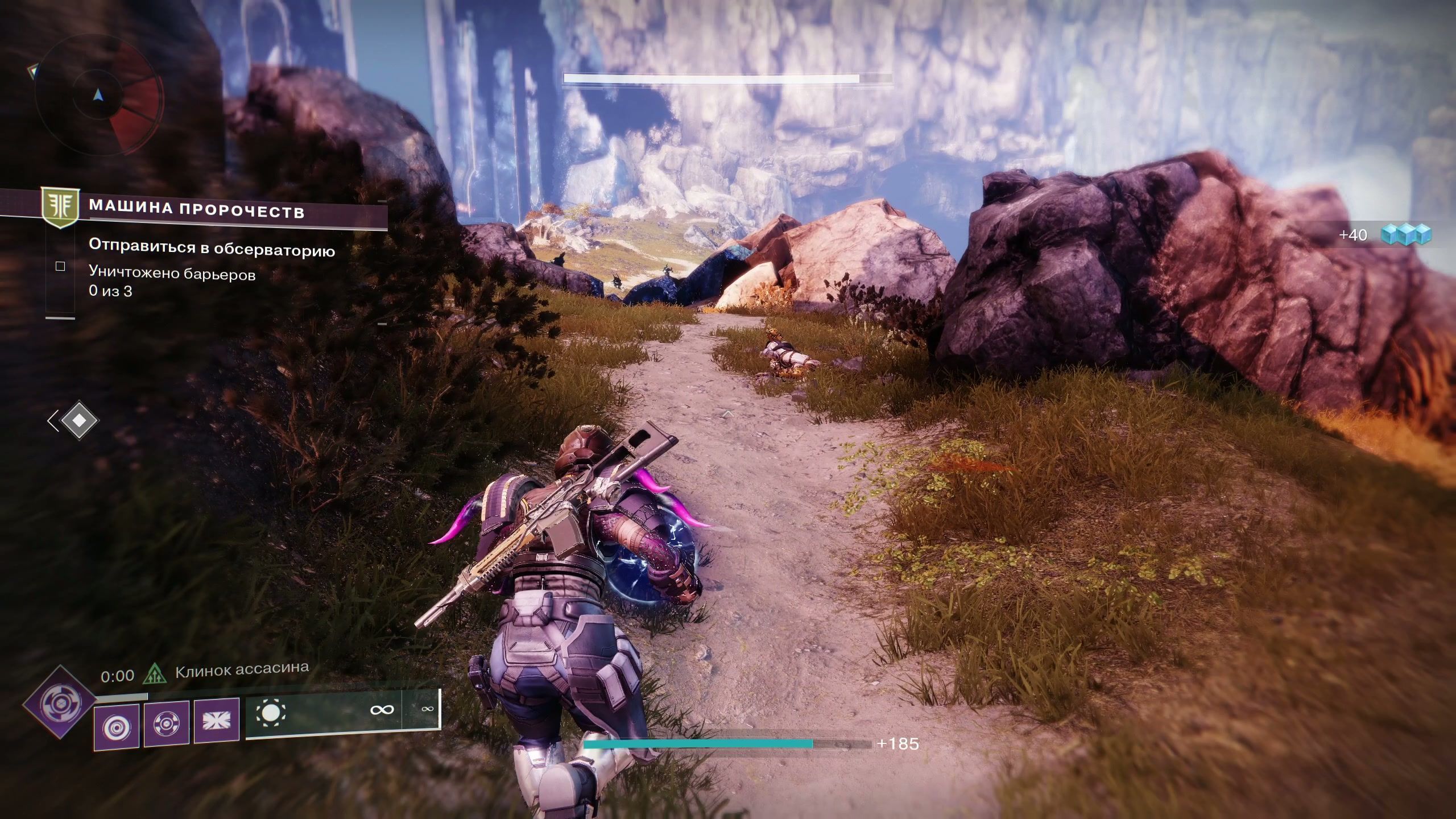Use the concentric rings grenade ability
Viewport: 1456px width, 819px height.
[117, 726]
